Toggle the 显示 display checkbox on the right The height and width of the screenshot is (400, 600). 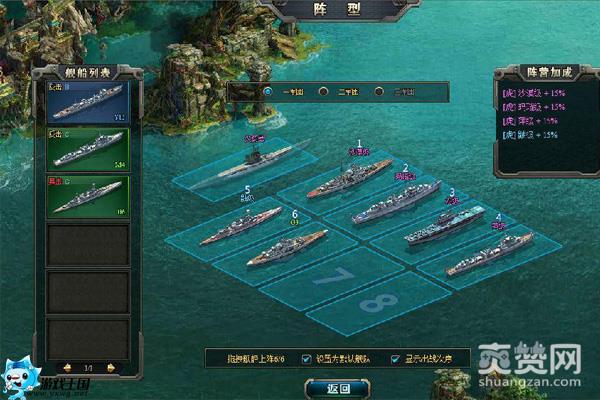click(x=396, y=358)
